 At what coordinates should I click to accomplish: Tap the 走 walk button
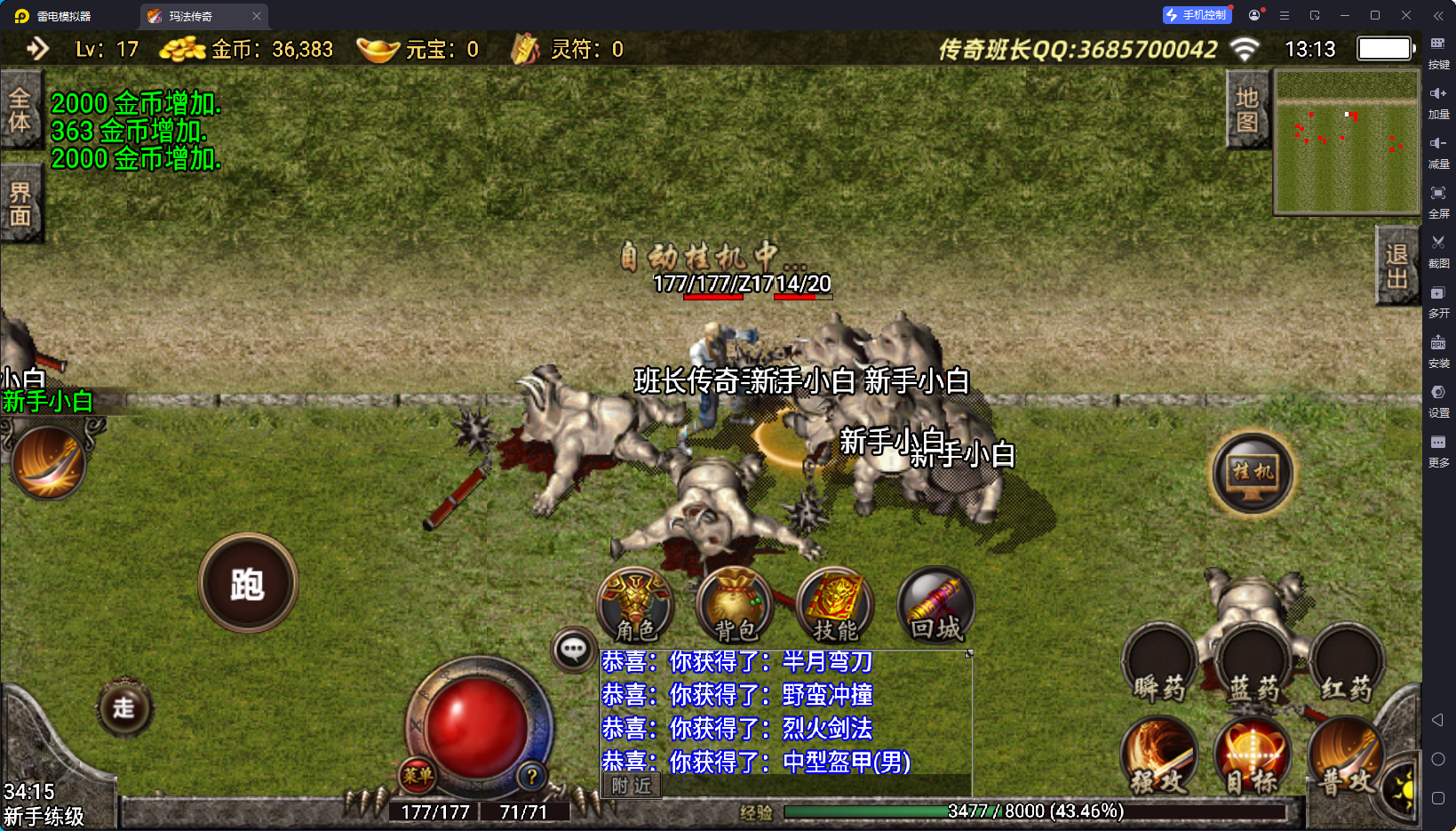coord(124,707)
